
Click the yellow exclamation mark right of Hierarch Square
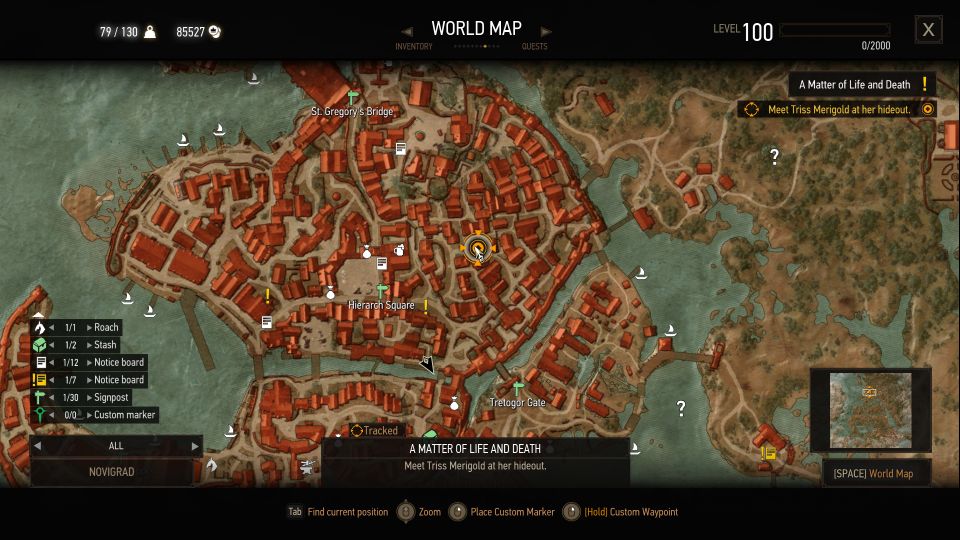point(426,306)
